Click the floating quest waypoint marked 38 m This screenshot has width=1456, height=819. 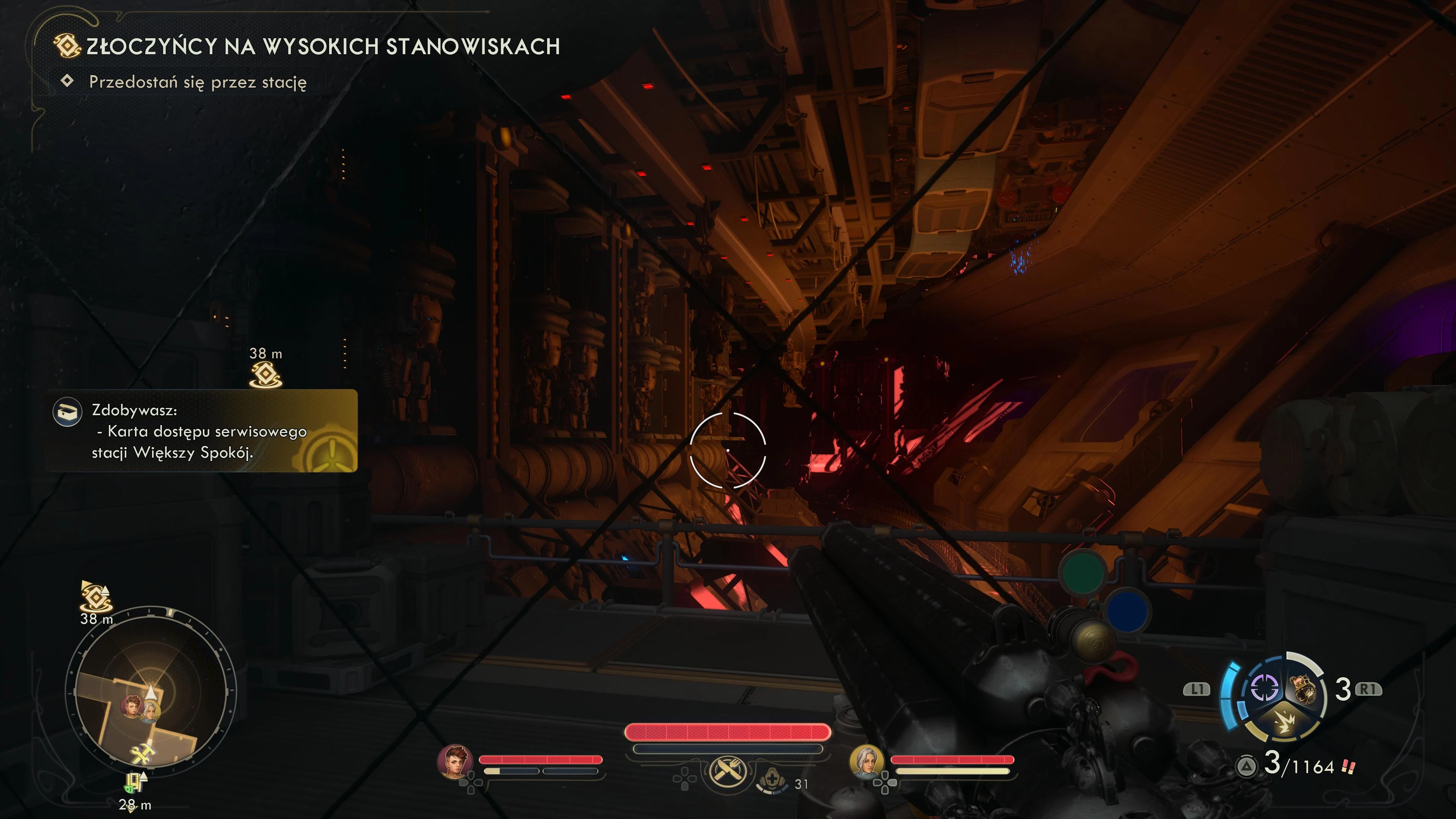click(x=266, y=374)
